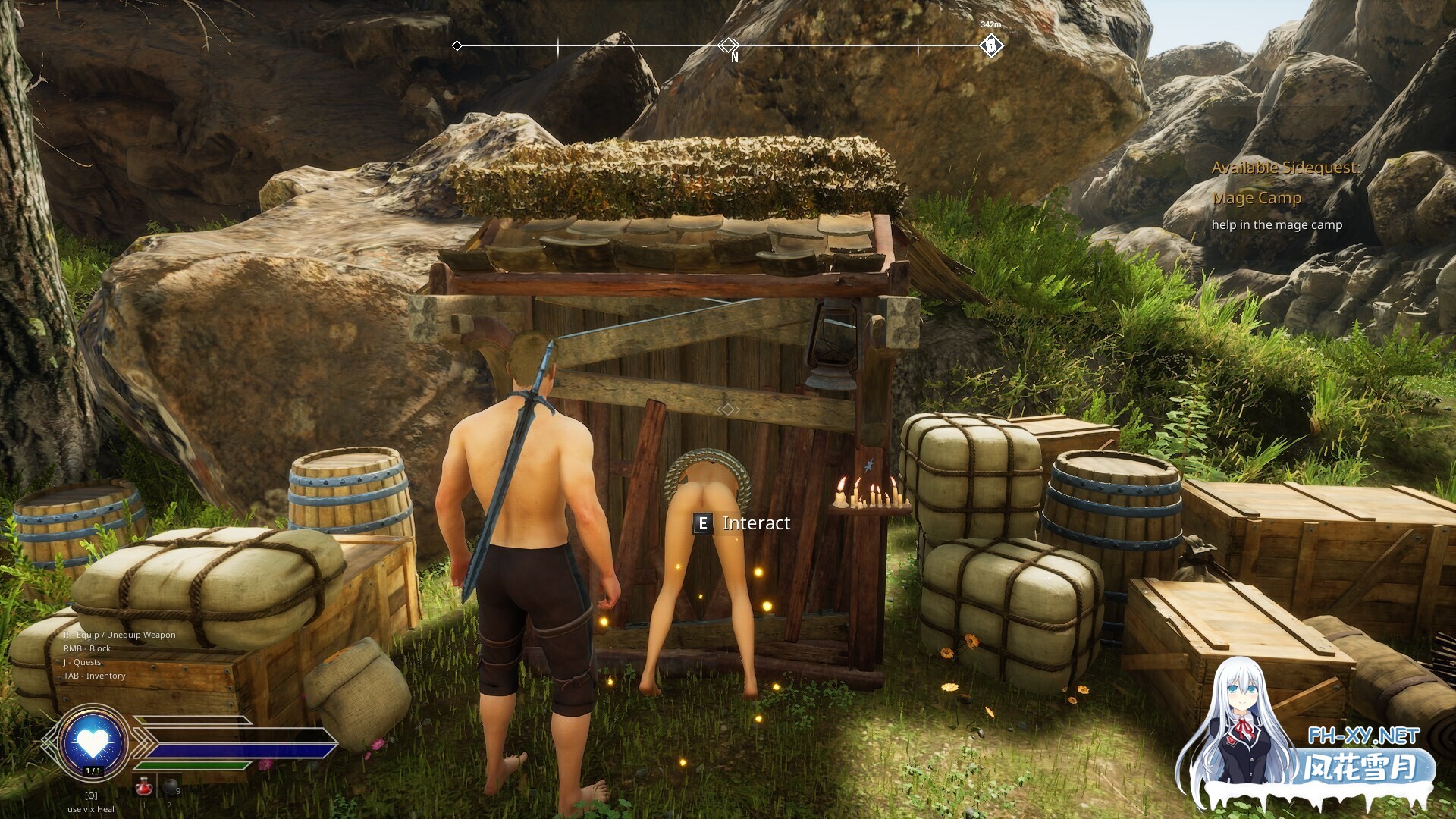This screenshot has height=819, width=1456.
Task: Use the red health potion slot
Action: point(143,789)
